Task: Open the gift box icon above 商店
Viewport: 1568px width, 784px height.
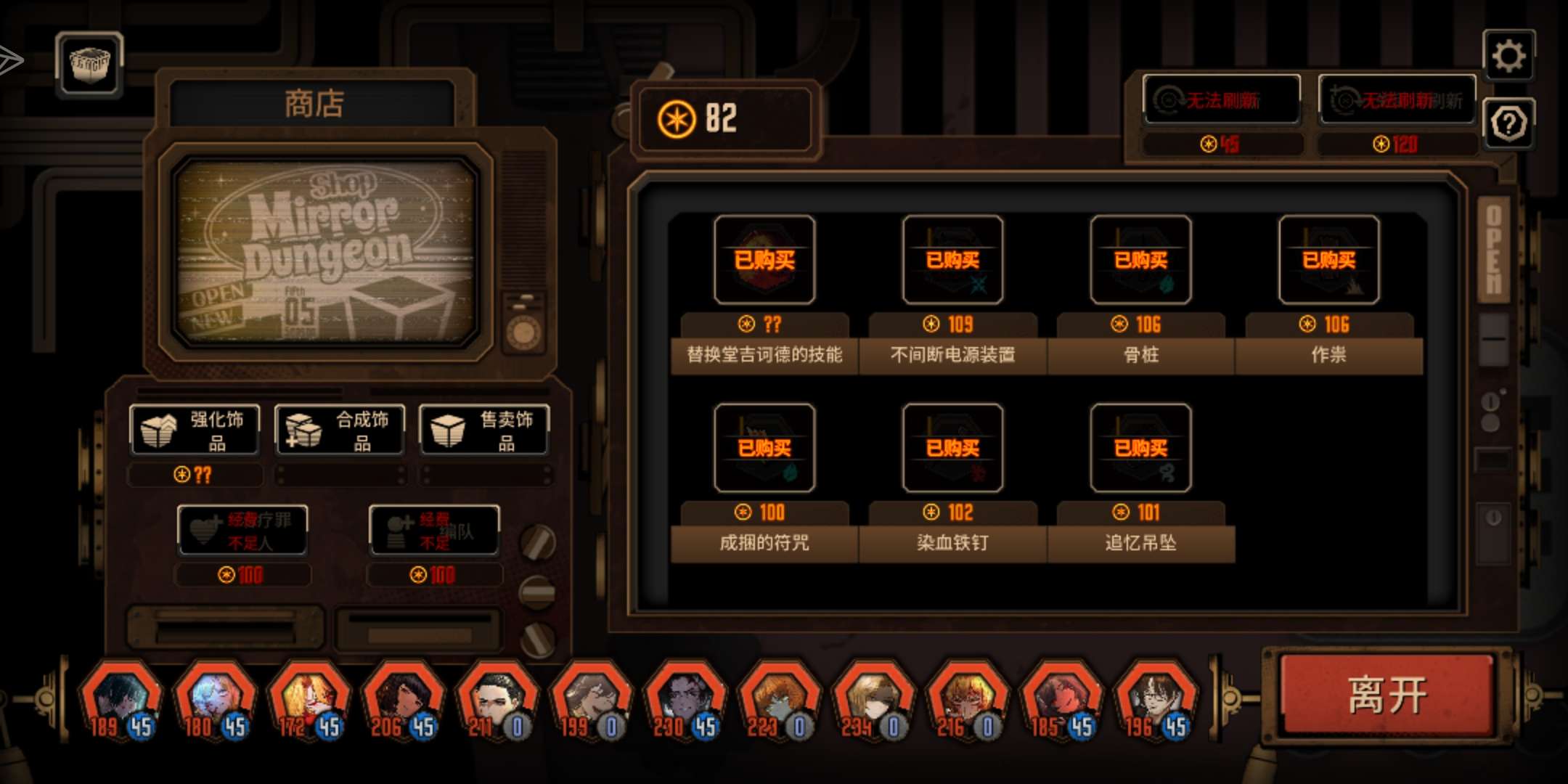Action: (x=89, y=64)
